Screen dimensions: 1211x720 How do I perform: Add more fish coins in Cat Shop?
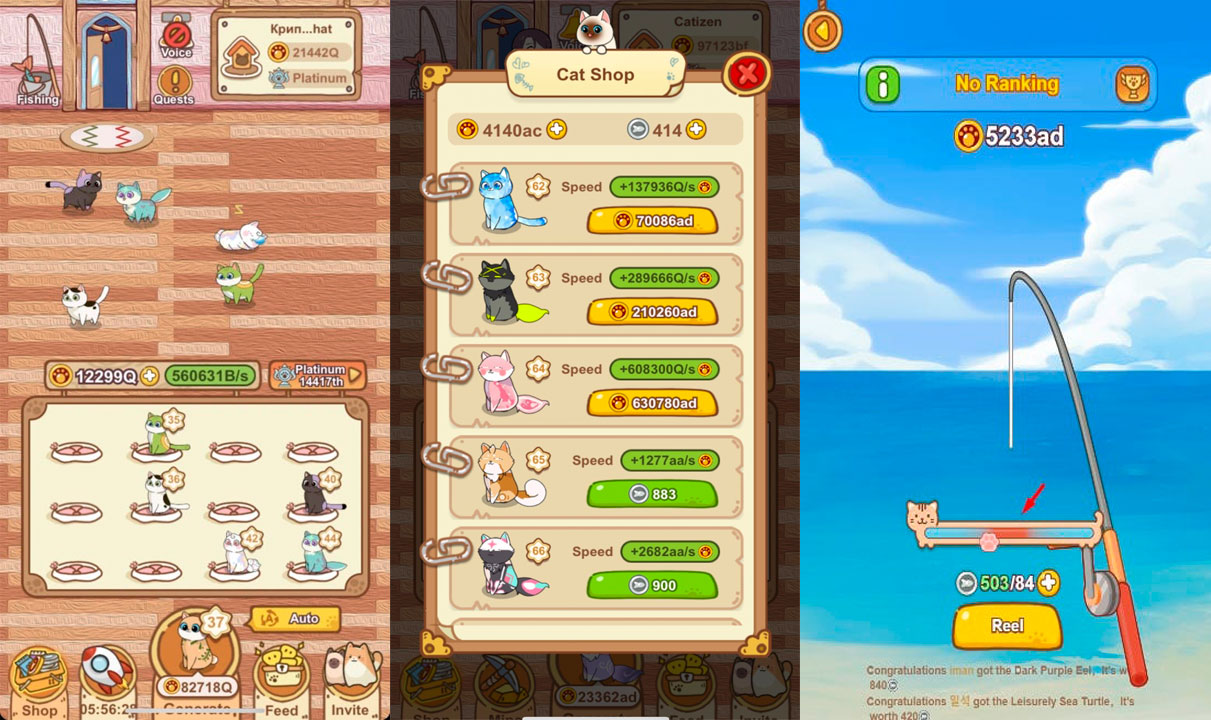click(x=696, y=129)
